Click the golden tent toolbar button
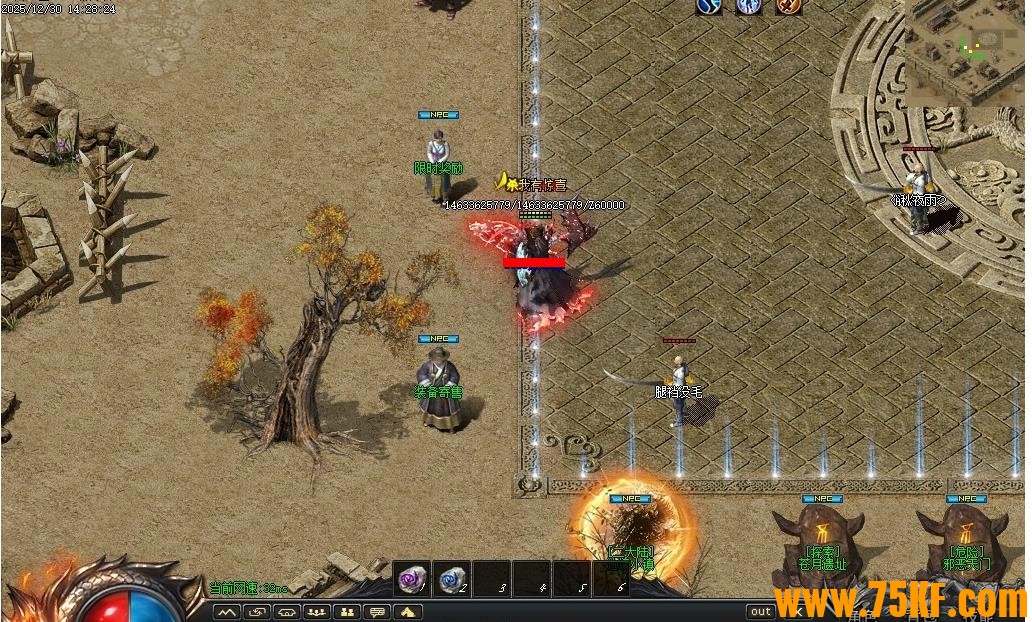The image size is (1032, 622). tap(408, 611)
